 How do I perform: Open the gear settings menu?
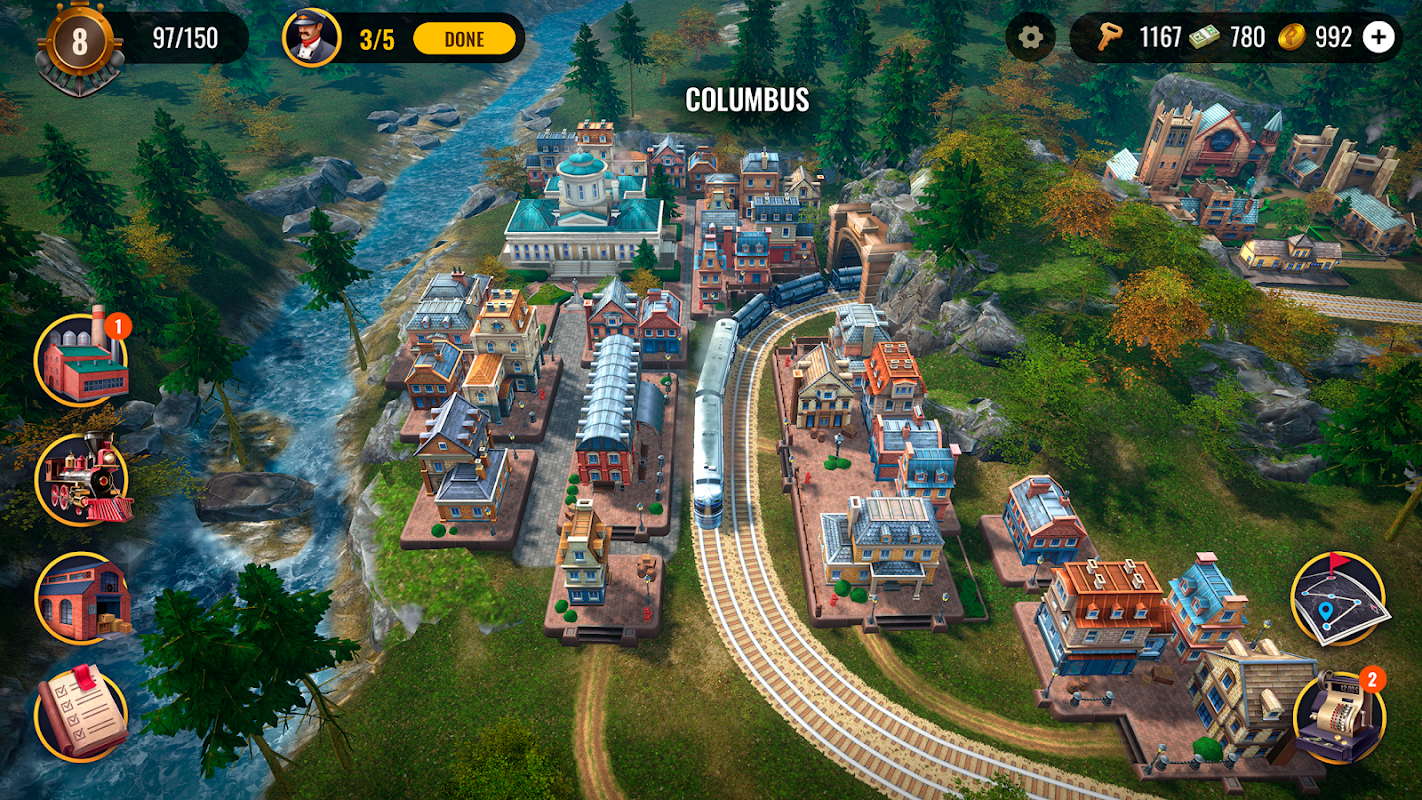1030,38
